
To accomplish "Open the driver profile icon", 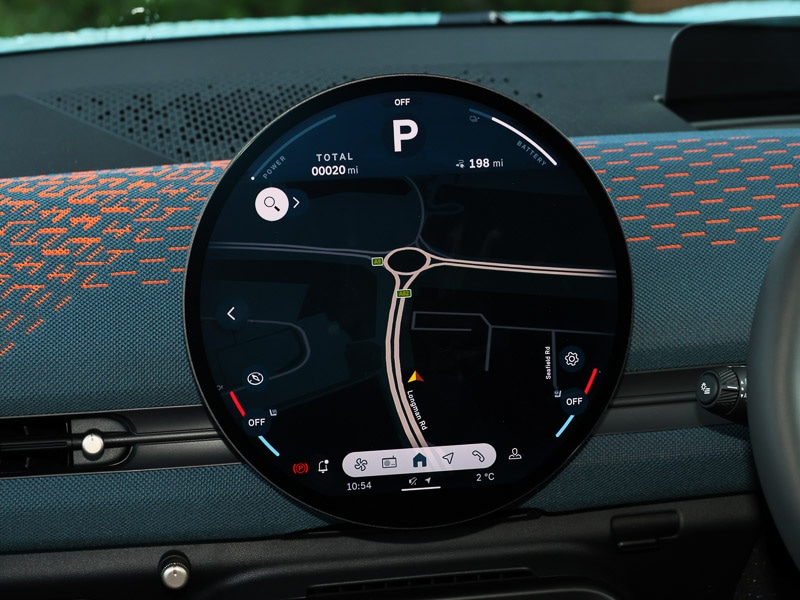I will point(515,454).
